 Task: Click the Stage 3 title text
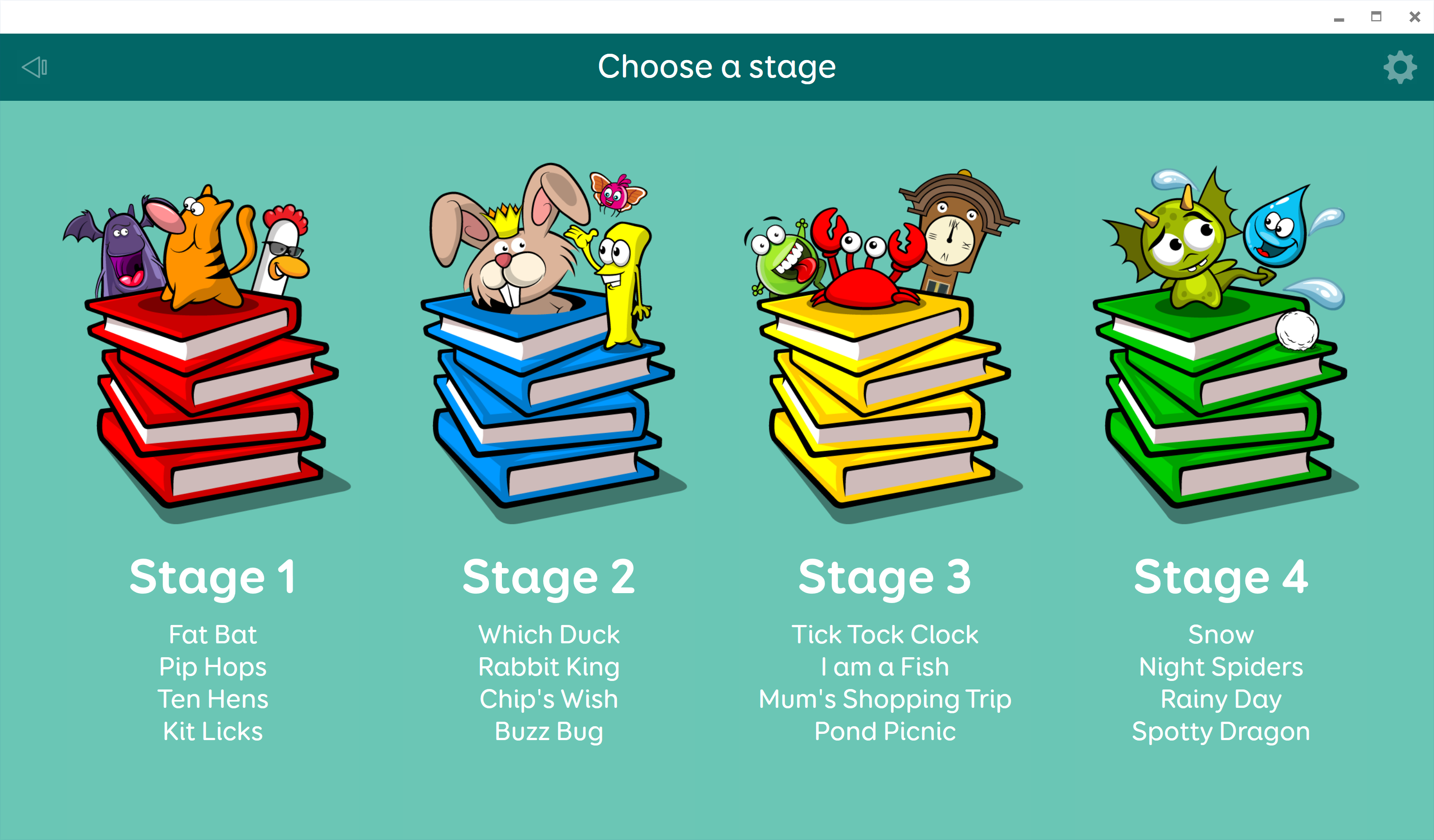[x=885, y=577]
